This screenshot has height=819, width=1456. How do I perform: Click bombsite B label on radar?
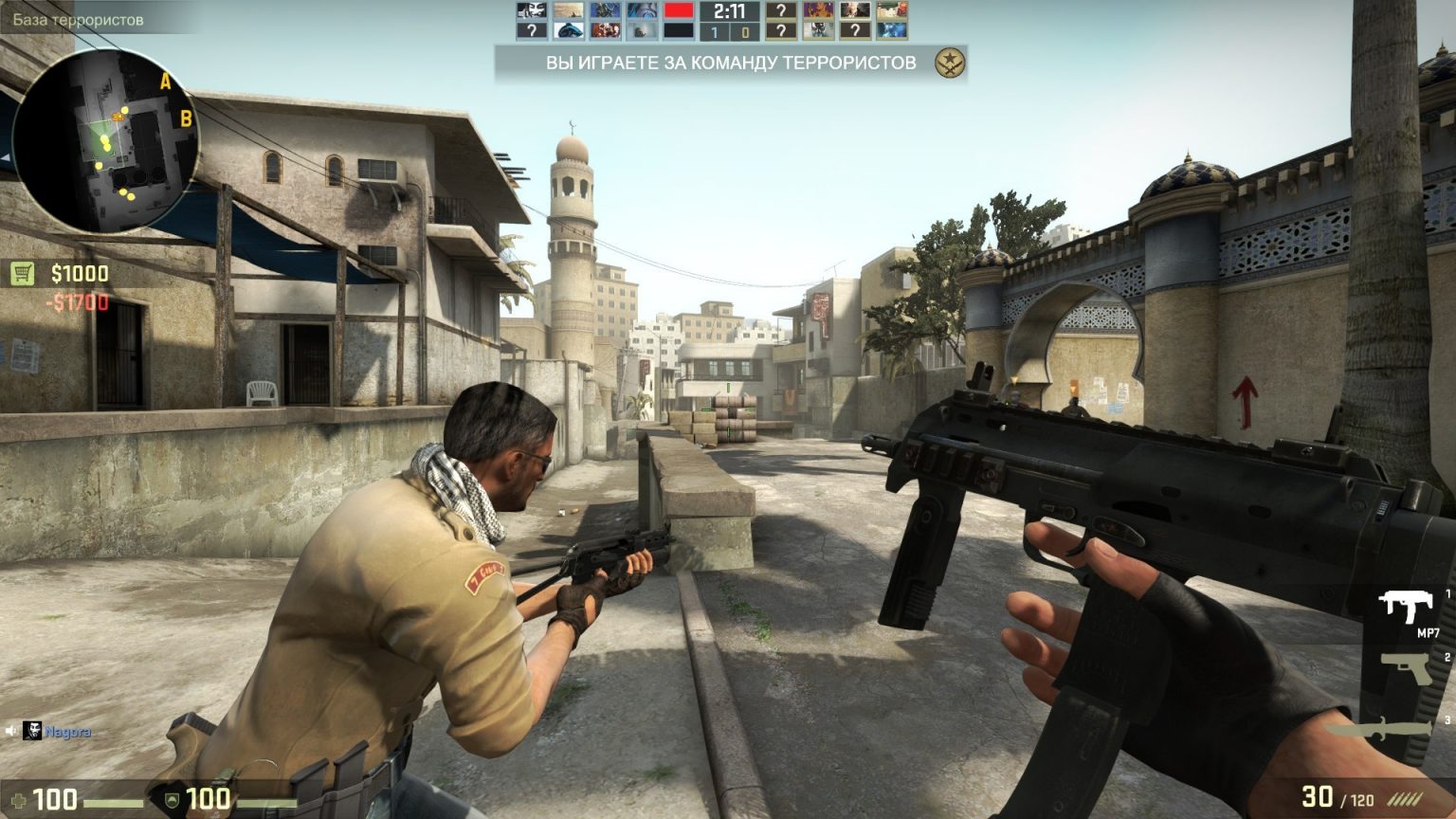coord(186,118)
